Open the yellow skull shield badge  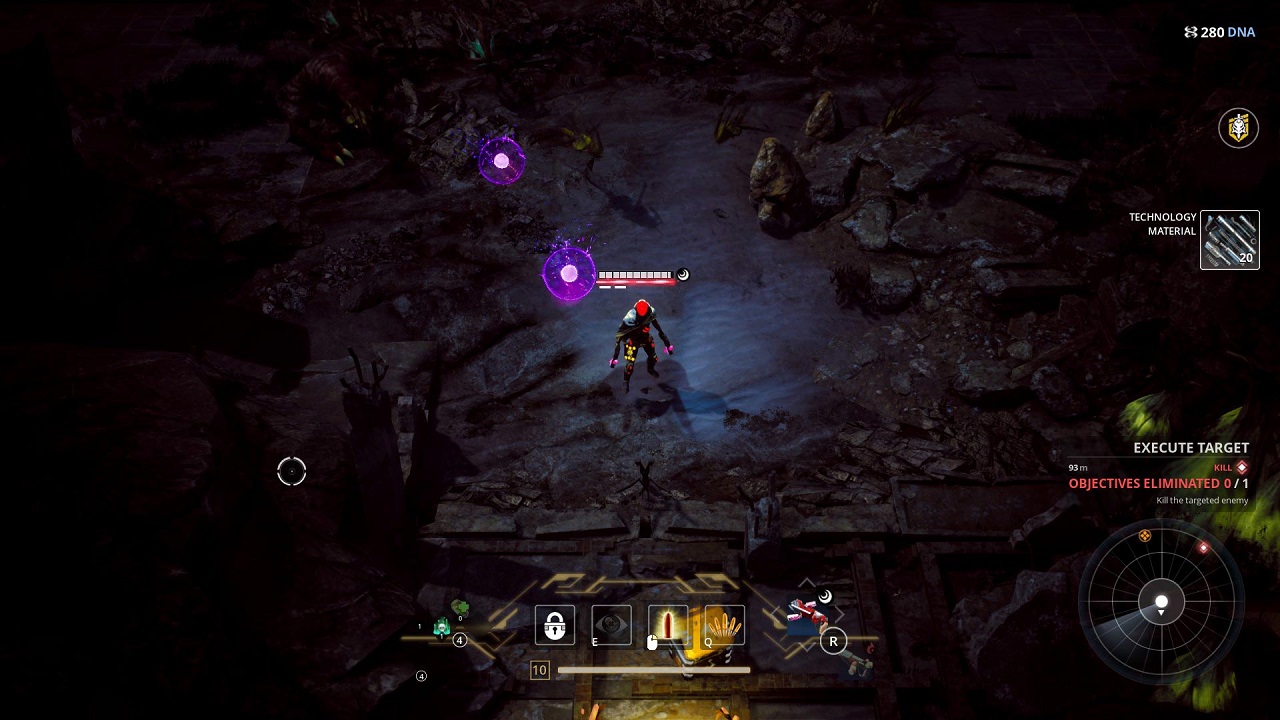click(x=1238, y=128)
